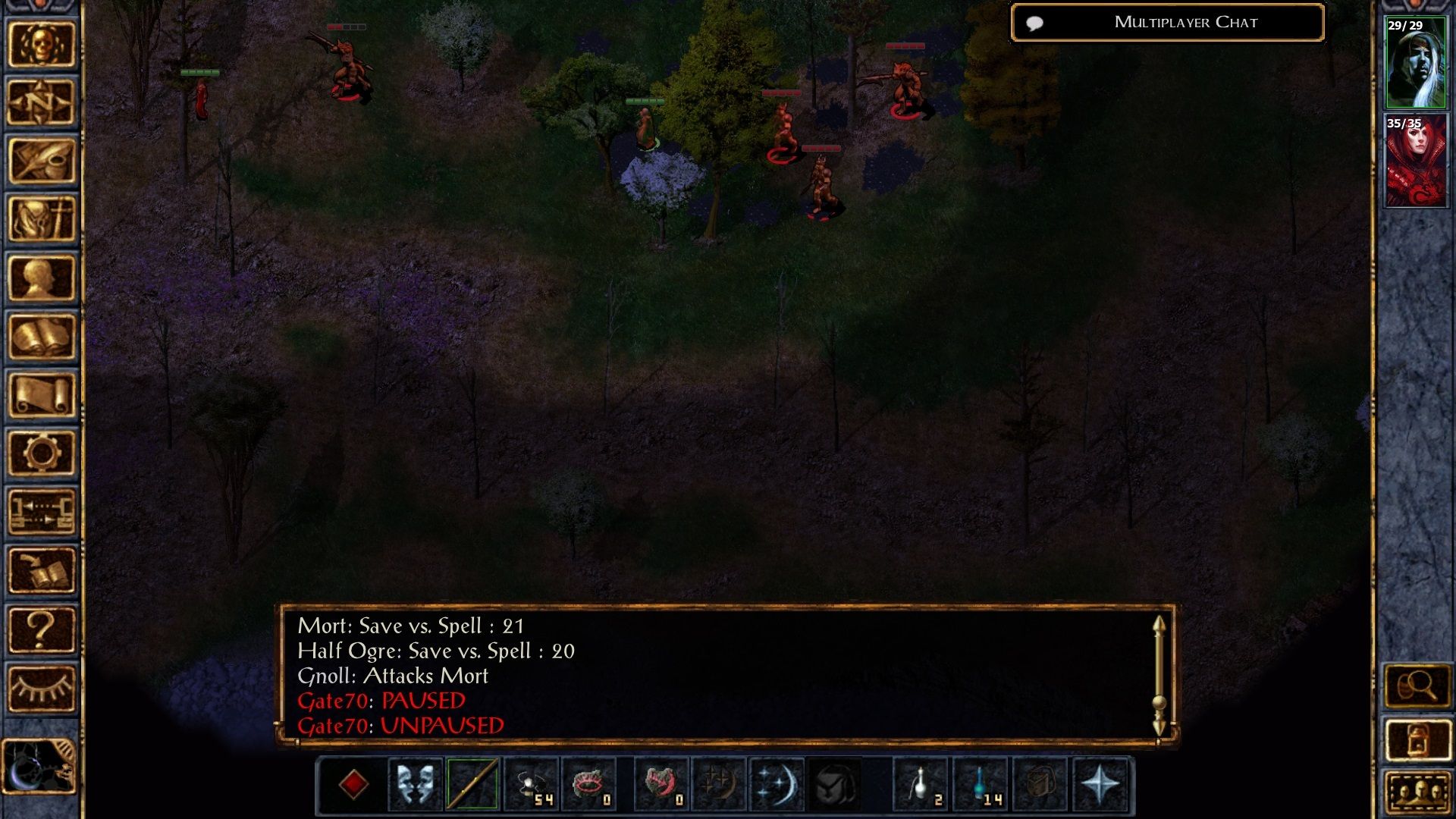
Task: Open the Multiplayer Chat box
Action: click(x=1167, y=23)
